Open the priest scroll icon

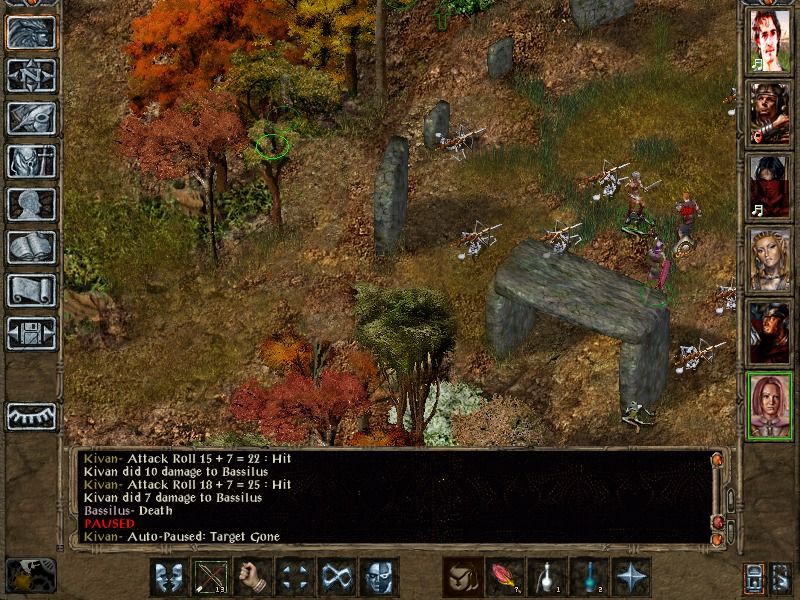[x=31, y=290]
